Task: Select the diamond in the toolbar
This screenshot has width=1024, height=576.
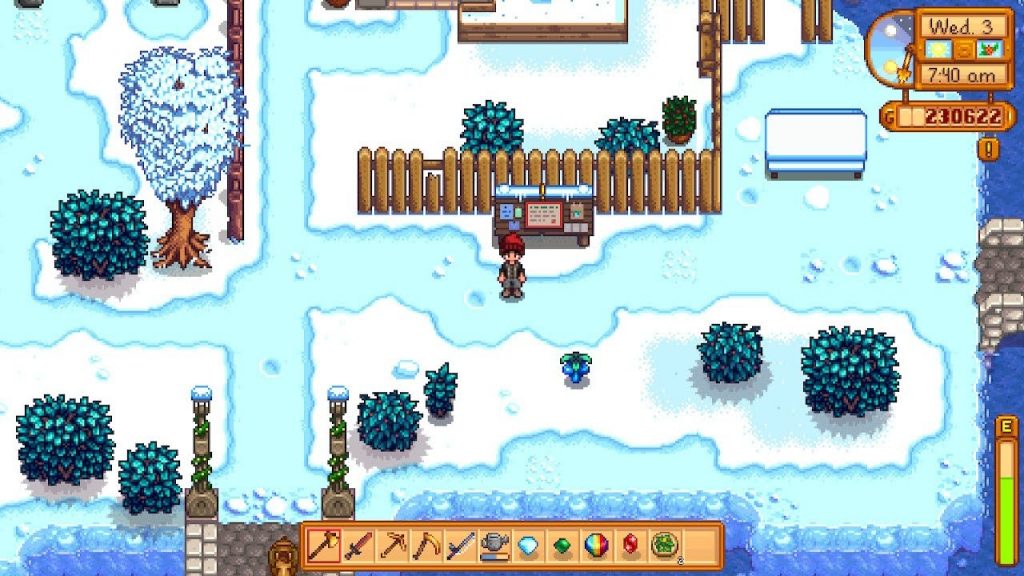Action: (528, 546)
